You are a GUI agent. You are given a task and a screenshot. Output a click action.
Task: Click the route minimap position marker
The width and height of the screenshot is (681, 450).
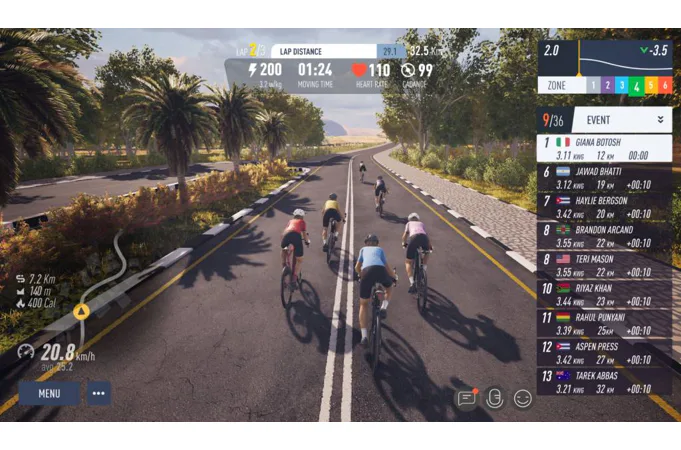(x=81, y=311)
